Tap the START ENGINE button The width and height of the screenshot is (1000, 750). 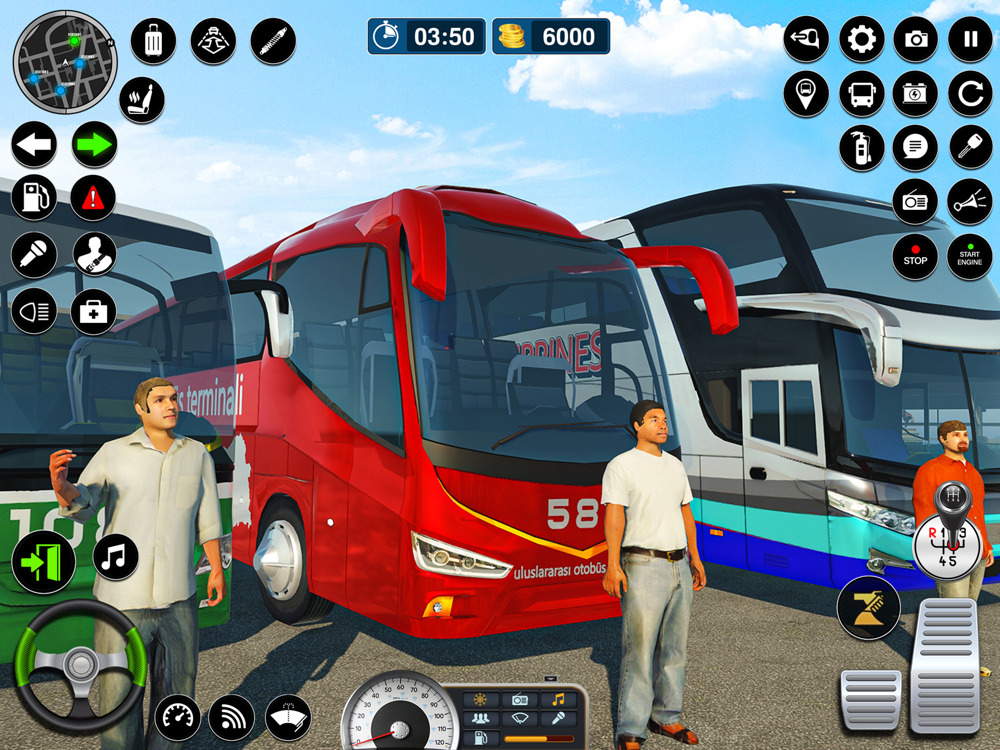pyautogui.click(x=969, y=257)
